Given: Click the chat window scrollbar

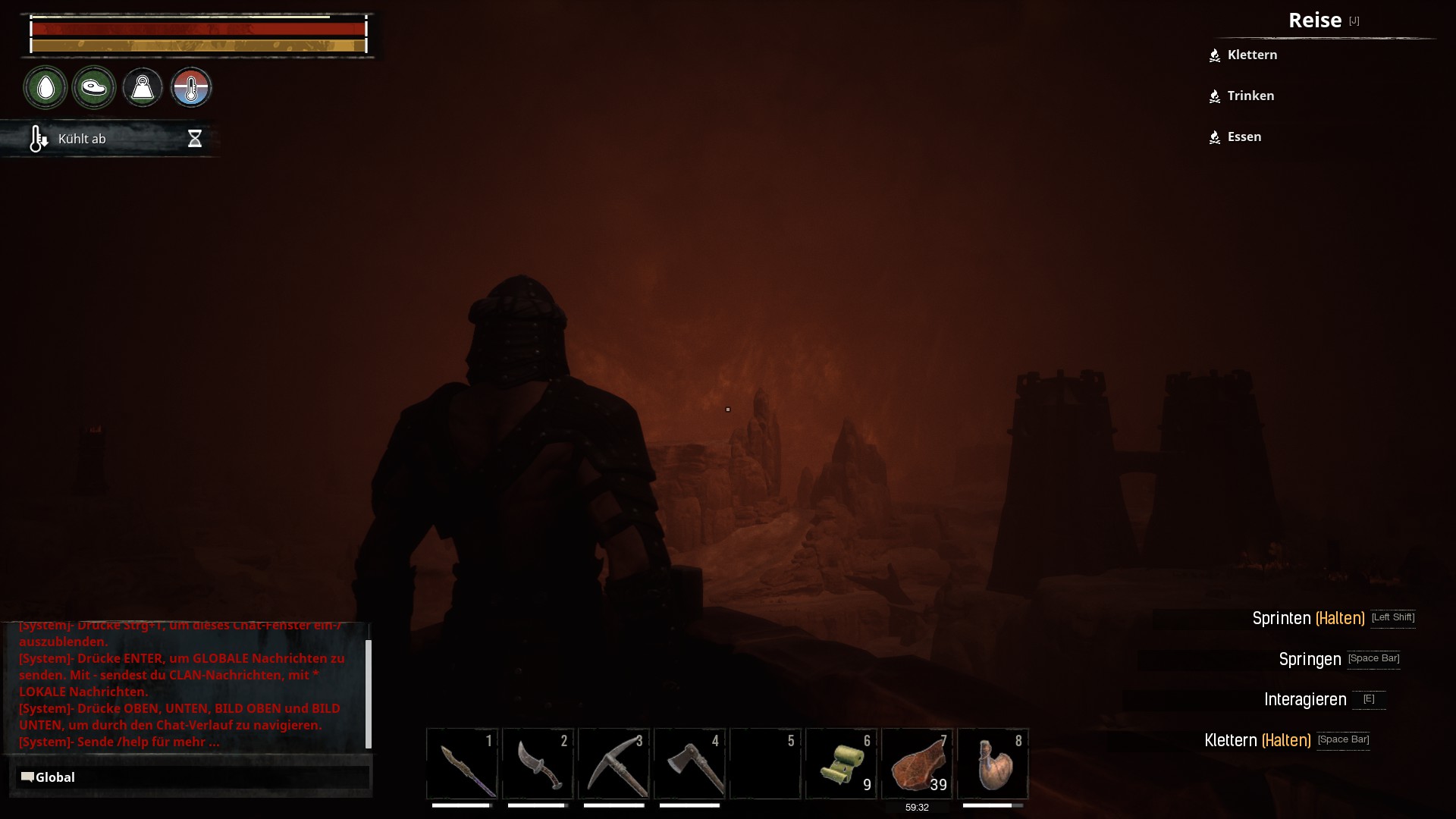Looking at the screenshot, I should [369, 693].
